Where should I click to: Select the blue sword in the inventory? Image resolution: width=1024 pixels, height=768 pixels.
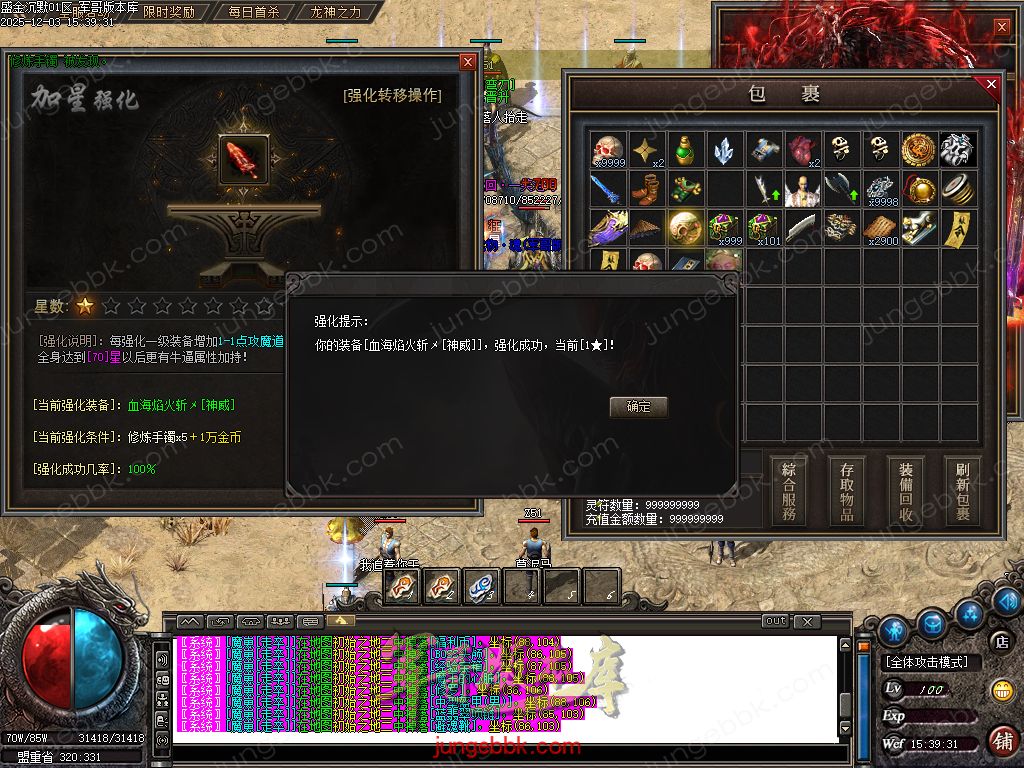607,189
